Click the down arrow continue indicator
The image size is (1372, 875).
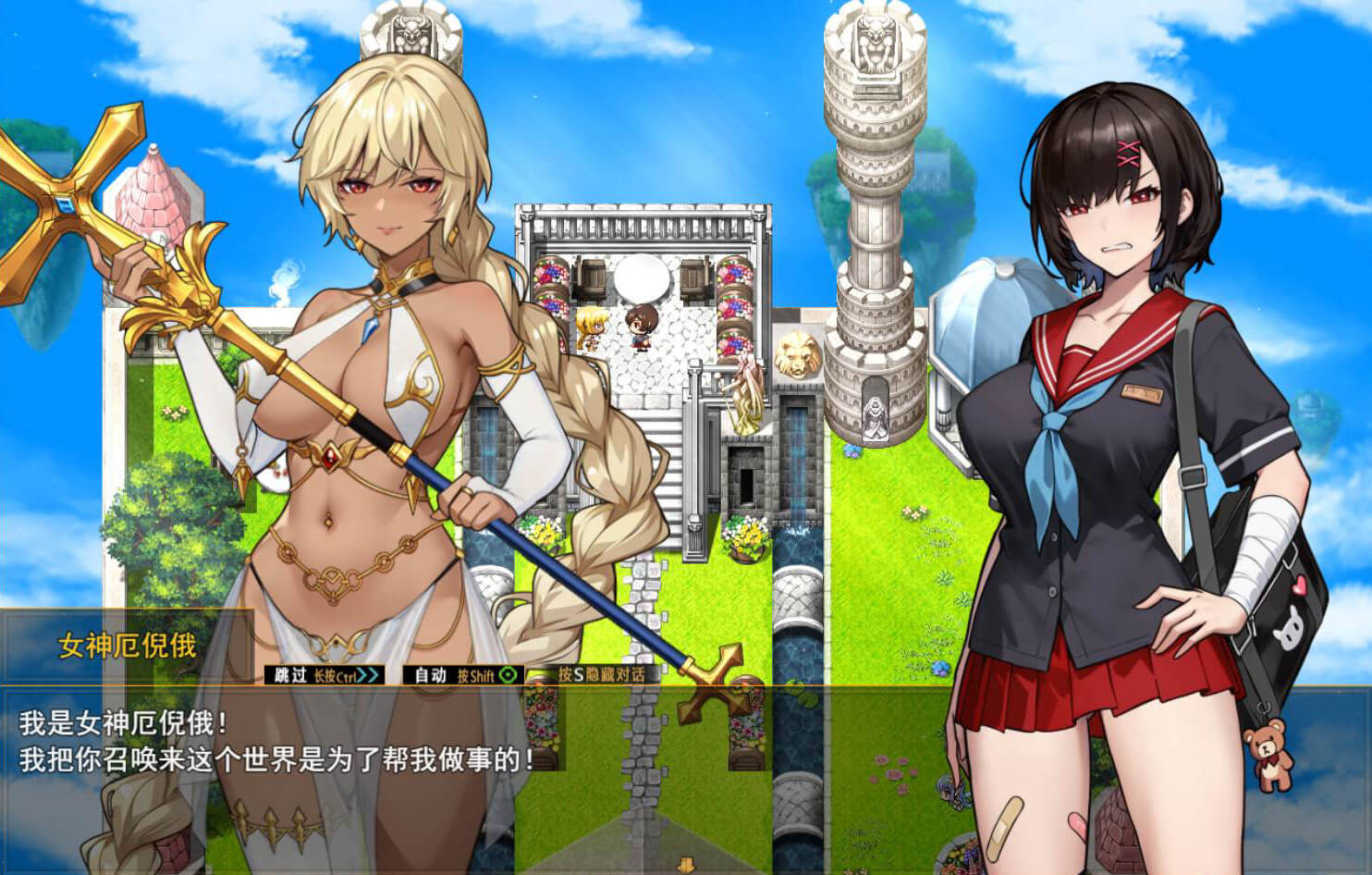click(686, 867)
